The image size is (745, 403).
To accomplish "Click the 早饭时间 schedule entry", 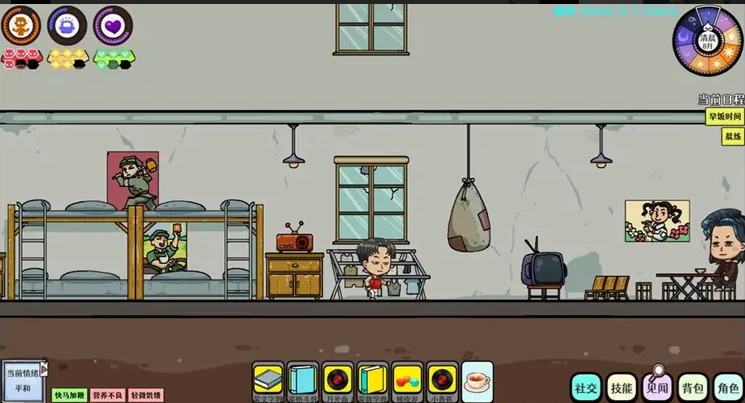I will coord(724,117).
